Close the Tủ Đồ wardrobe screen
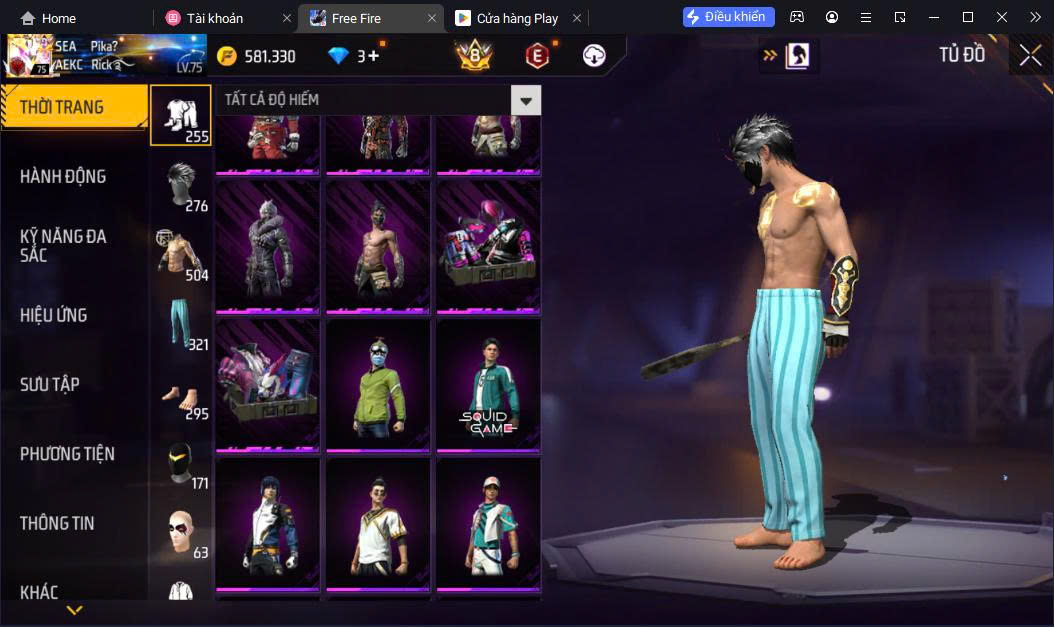The image size is (1054, 627). [1030, 55]
